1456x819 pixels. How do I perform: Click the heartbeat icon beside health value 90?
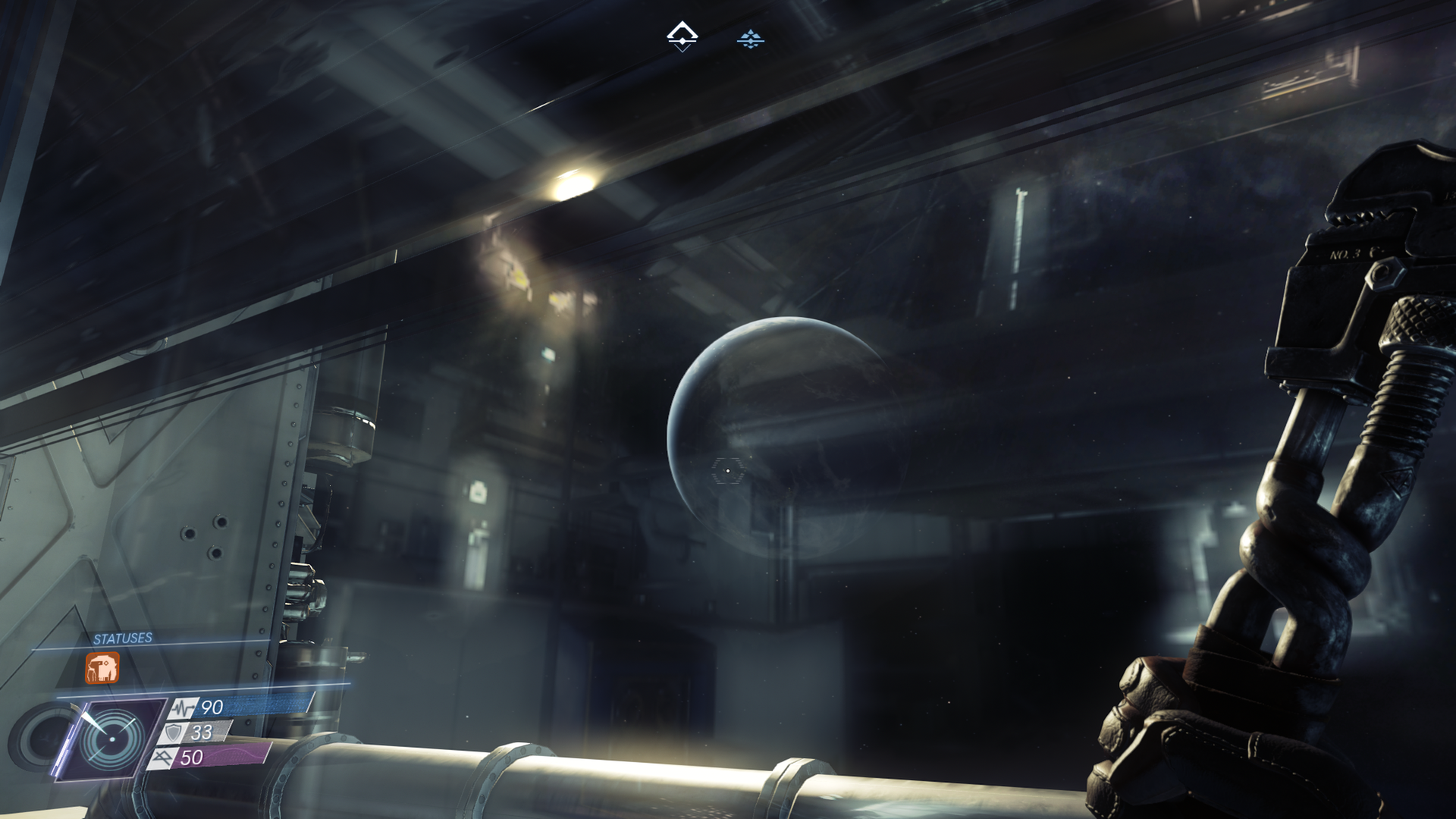click(x=183, y=707)
